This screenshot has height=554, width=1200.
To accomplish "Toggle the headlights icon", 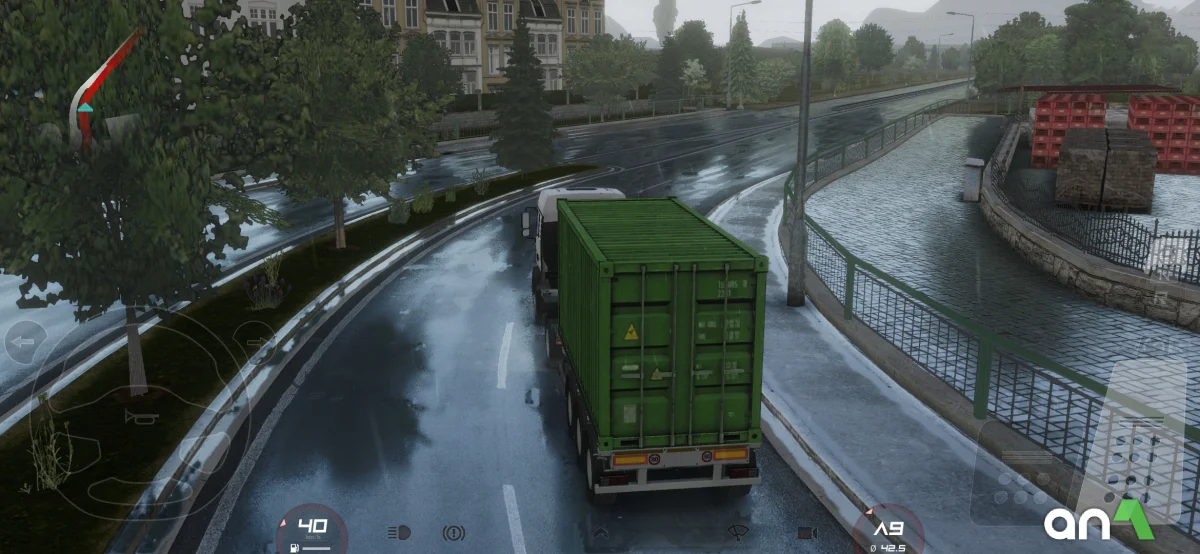I will click(x=399, y=532).
